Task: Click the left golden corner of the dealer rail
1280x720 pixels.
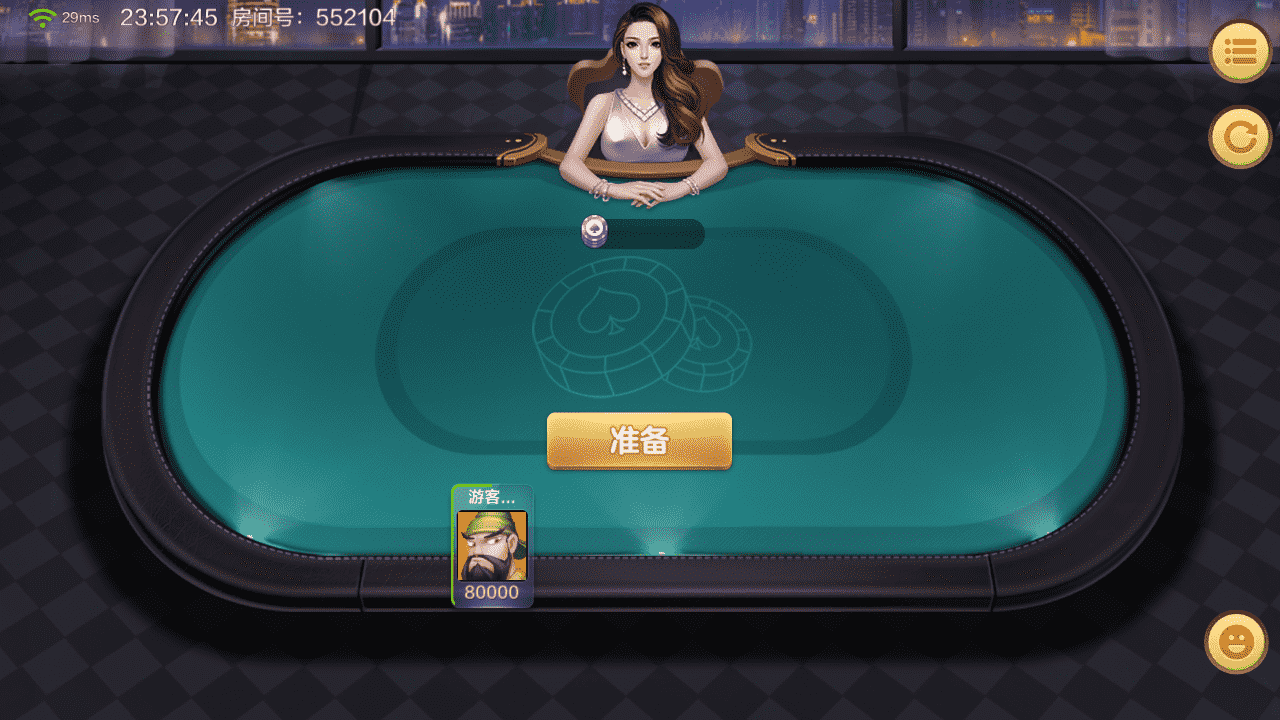Action: 523,150
